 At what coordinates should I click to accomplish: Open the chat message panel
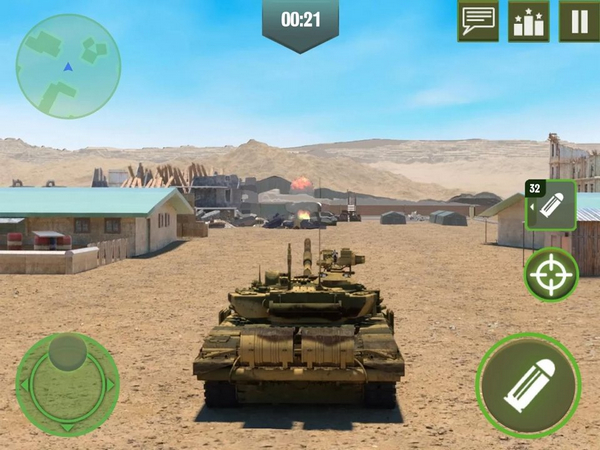pos(478,20)
